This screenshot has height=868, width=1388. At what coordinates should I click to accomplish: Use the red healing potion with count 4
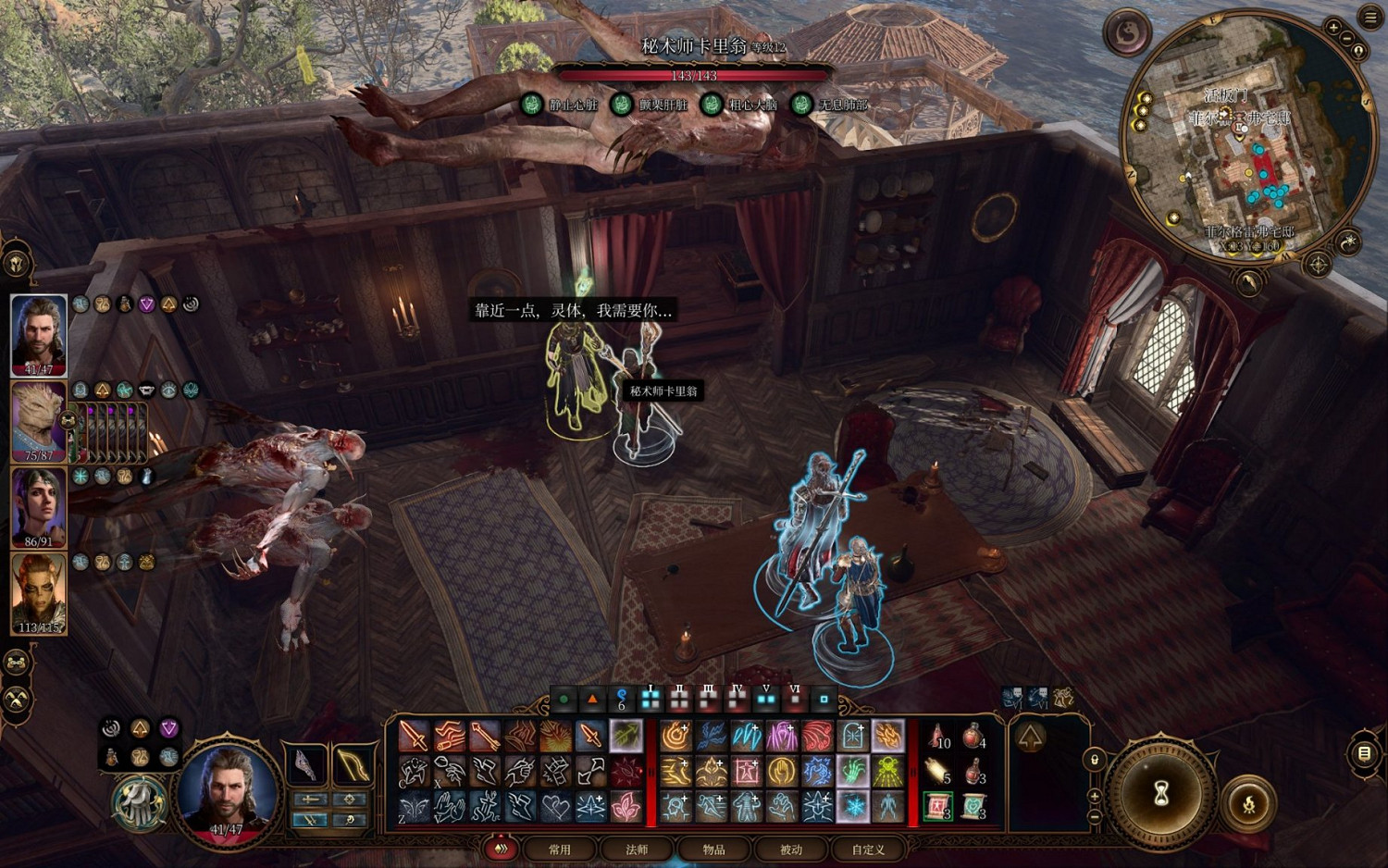pos(973,737)
